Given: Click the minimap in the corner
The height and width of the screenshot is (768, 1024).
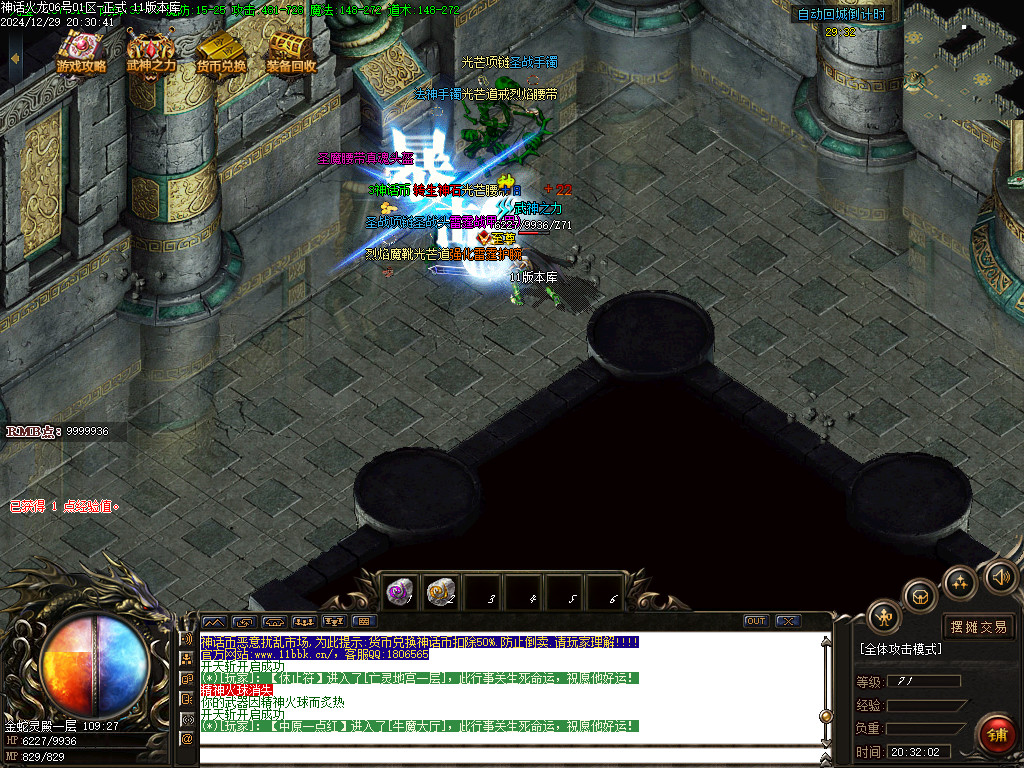Looking at the screenshot, I should point(963,60).
